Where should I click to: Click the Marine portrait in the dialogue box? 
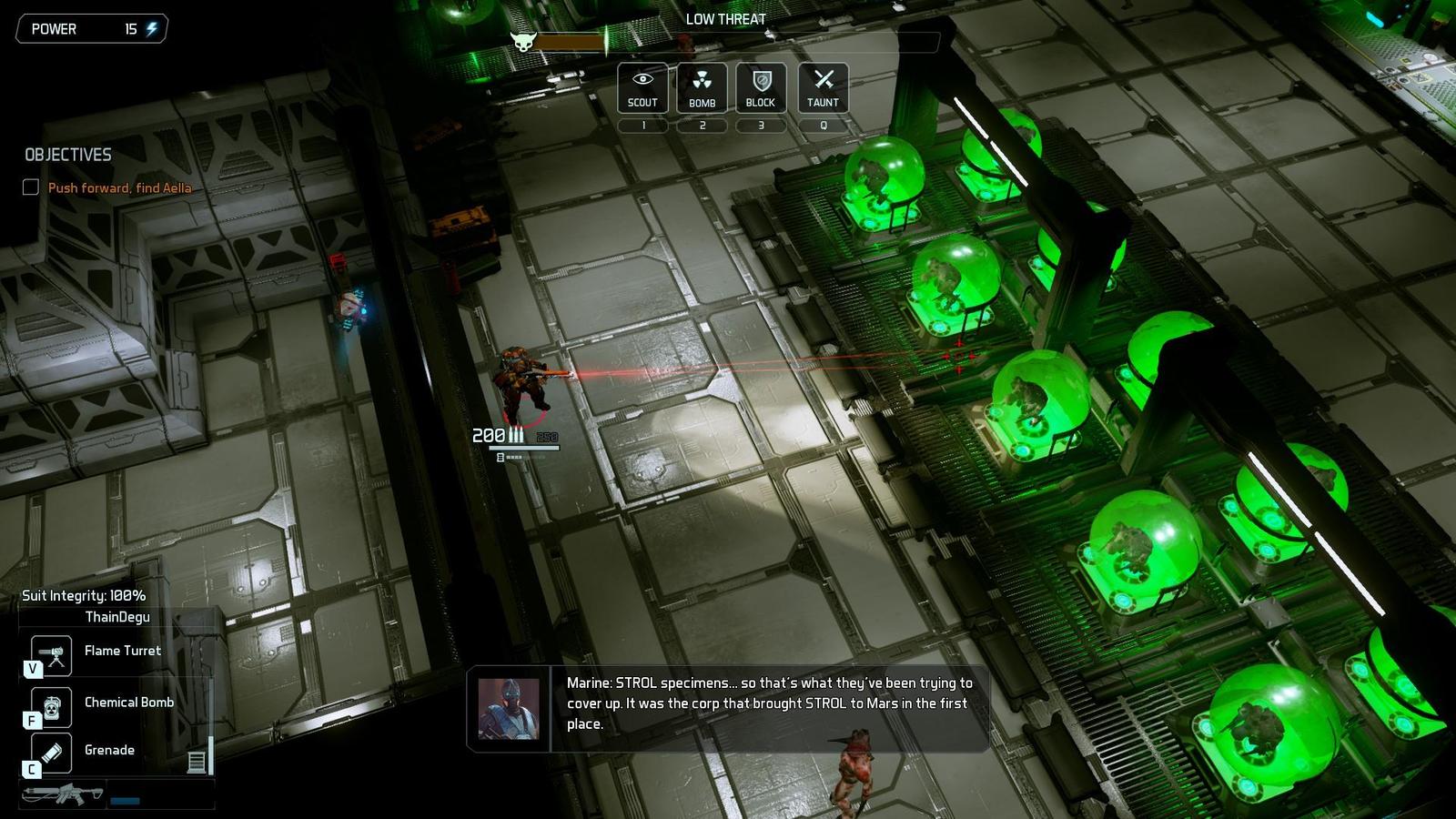tap(509, 709)
